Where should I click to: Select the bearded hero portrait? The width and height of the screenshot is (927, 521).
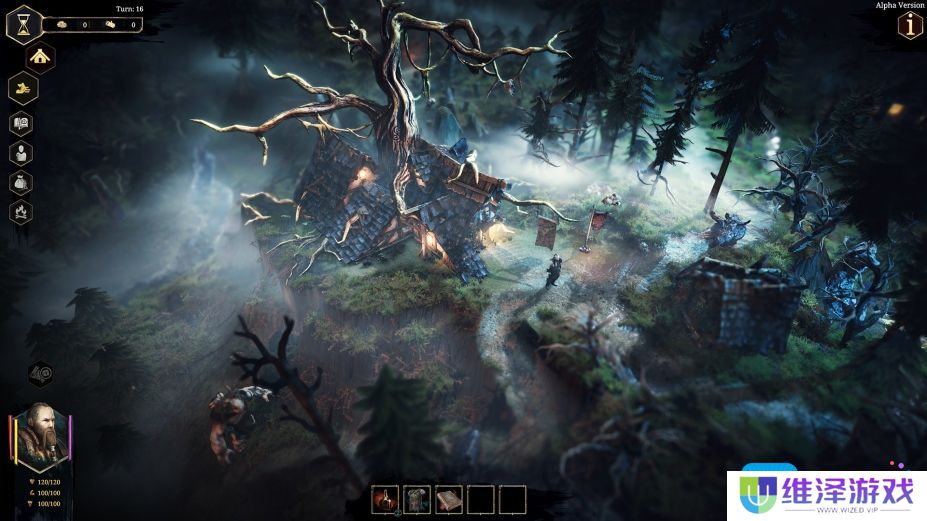point(41,436)
